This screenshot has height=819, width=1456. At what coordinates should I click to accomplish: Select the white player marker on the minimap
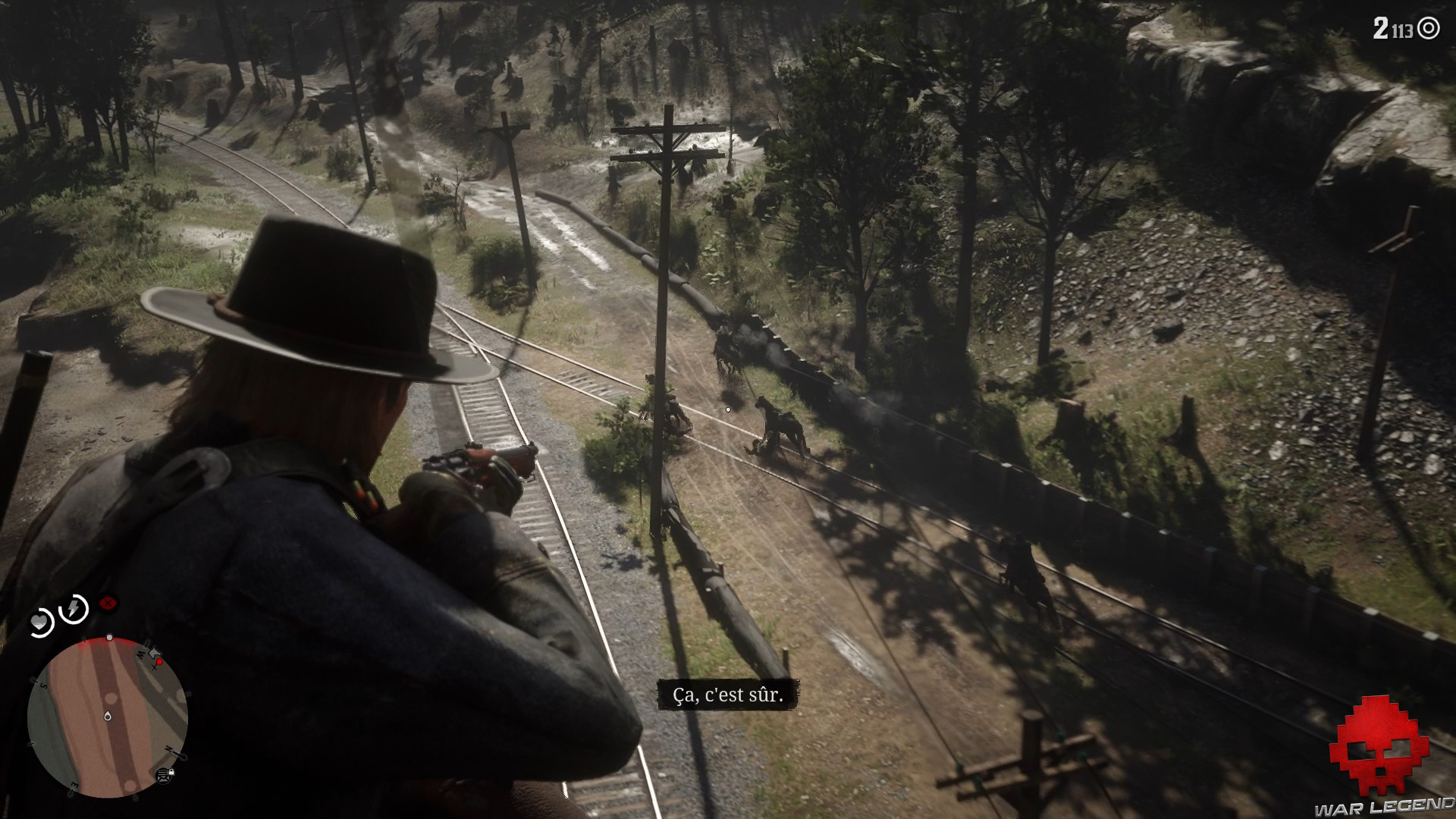coord(108,717)
